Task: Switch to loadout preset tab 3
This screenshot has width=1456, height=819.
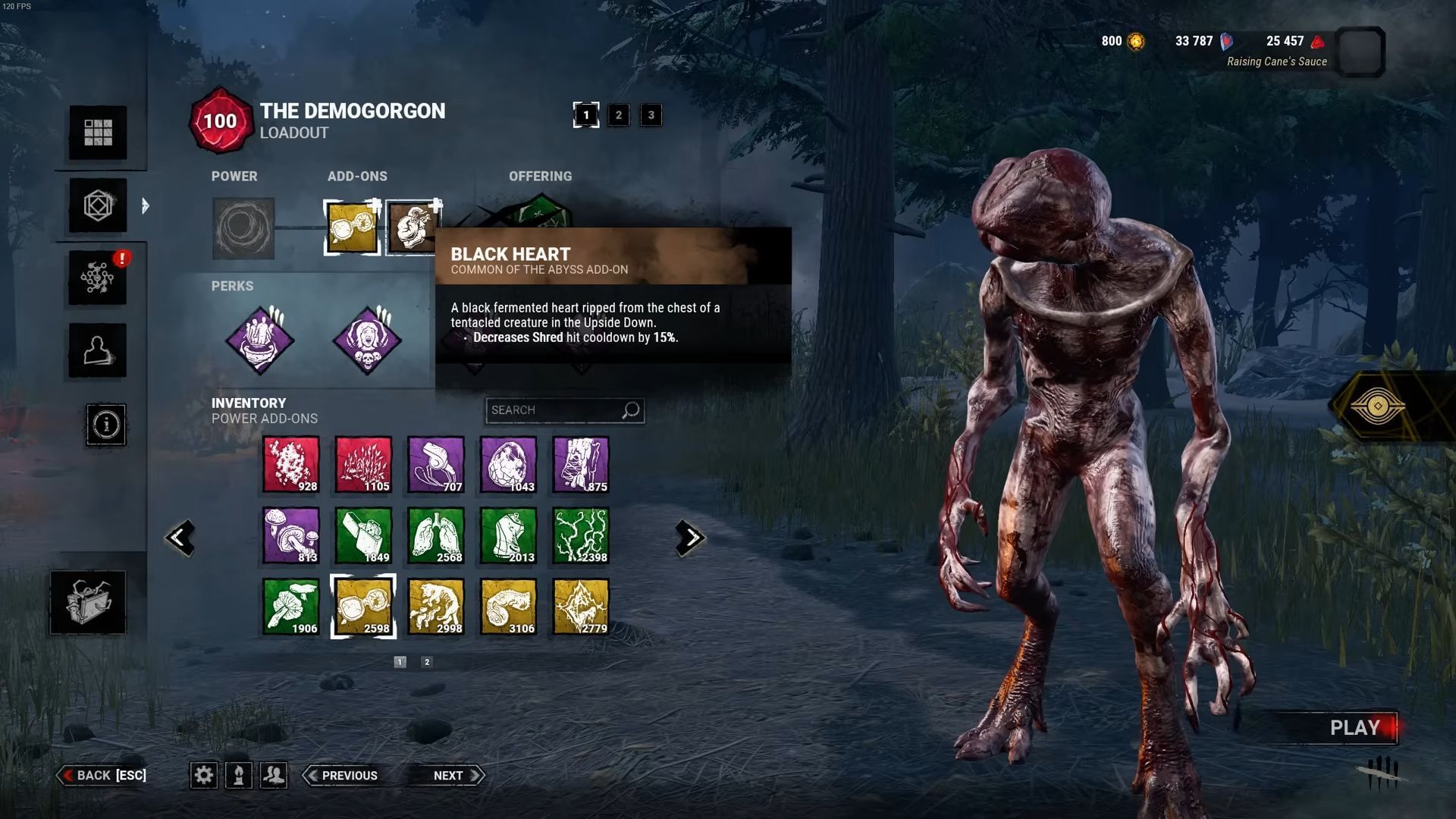Action: tap(651, 115)
